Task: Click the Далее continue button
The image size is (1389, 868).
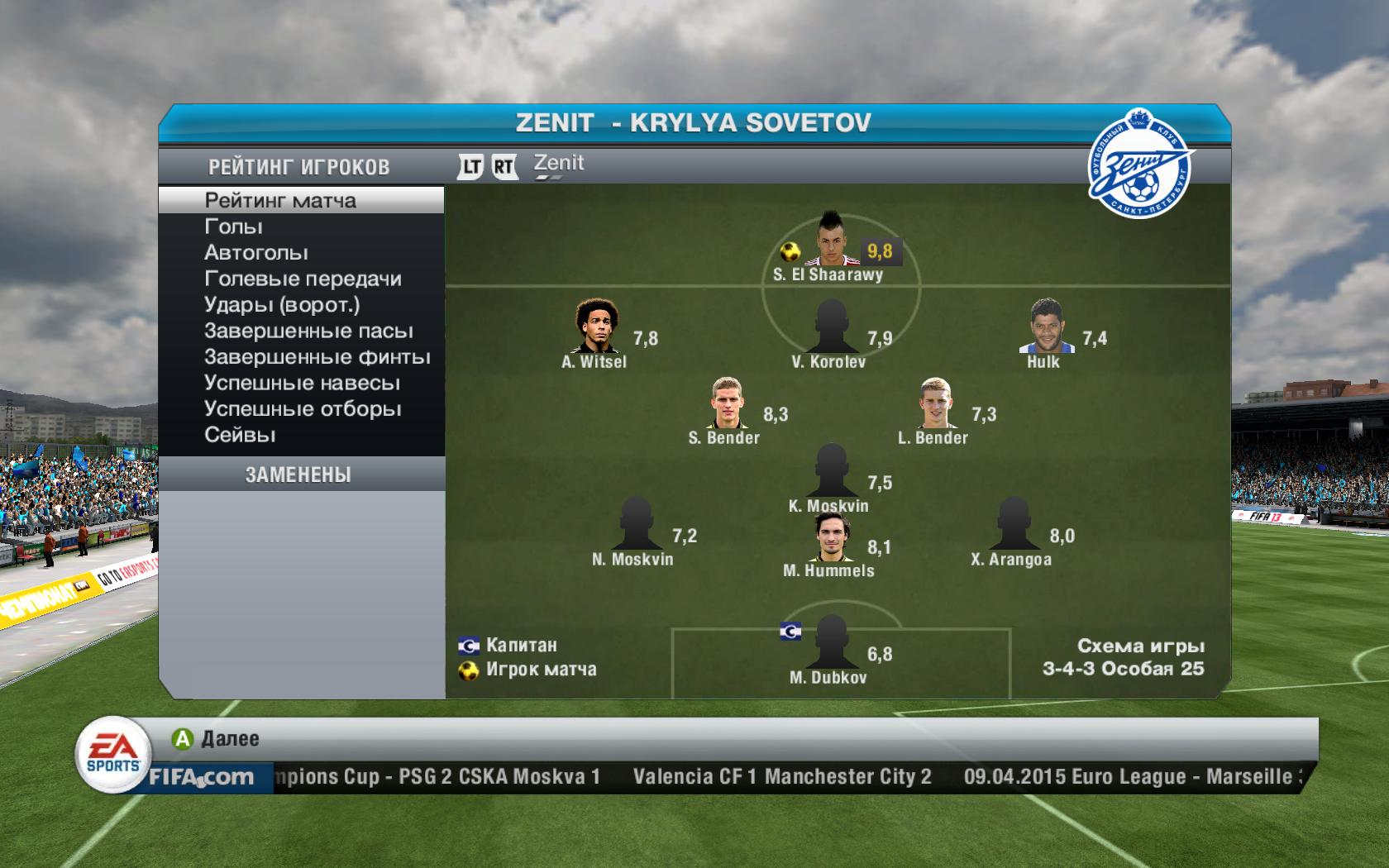Action: pyautogui.click(x=217, y=739)
